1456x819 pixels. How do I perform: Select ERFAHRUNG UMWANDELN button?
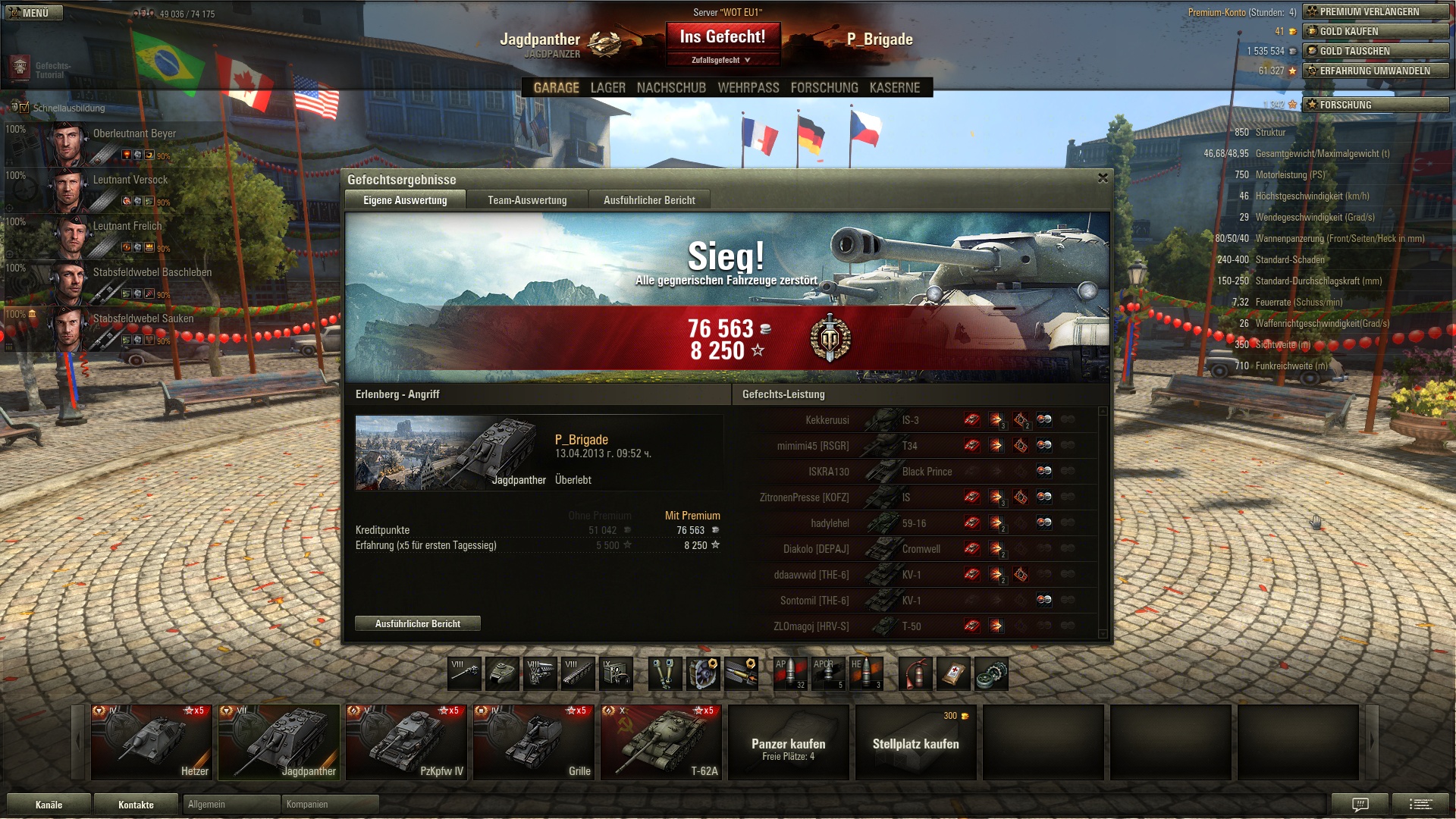1376,71
